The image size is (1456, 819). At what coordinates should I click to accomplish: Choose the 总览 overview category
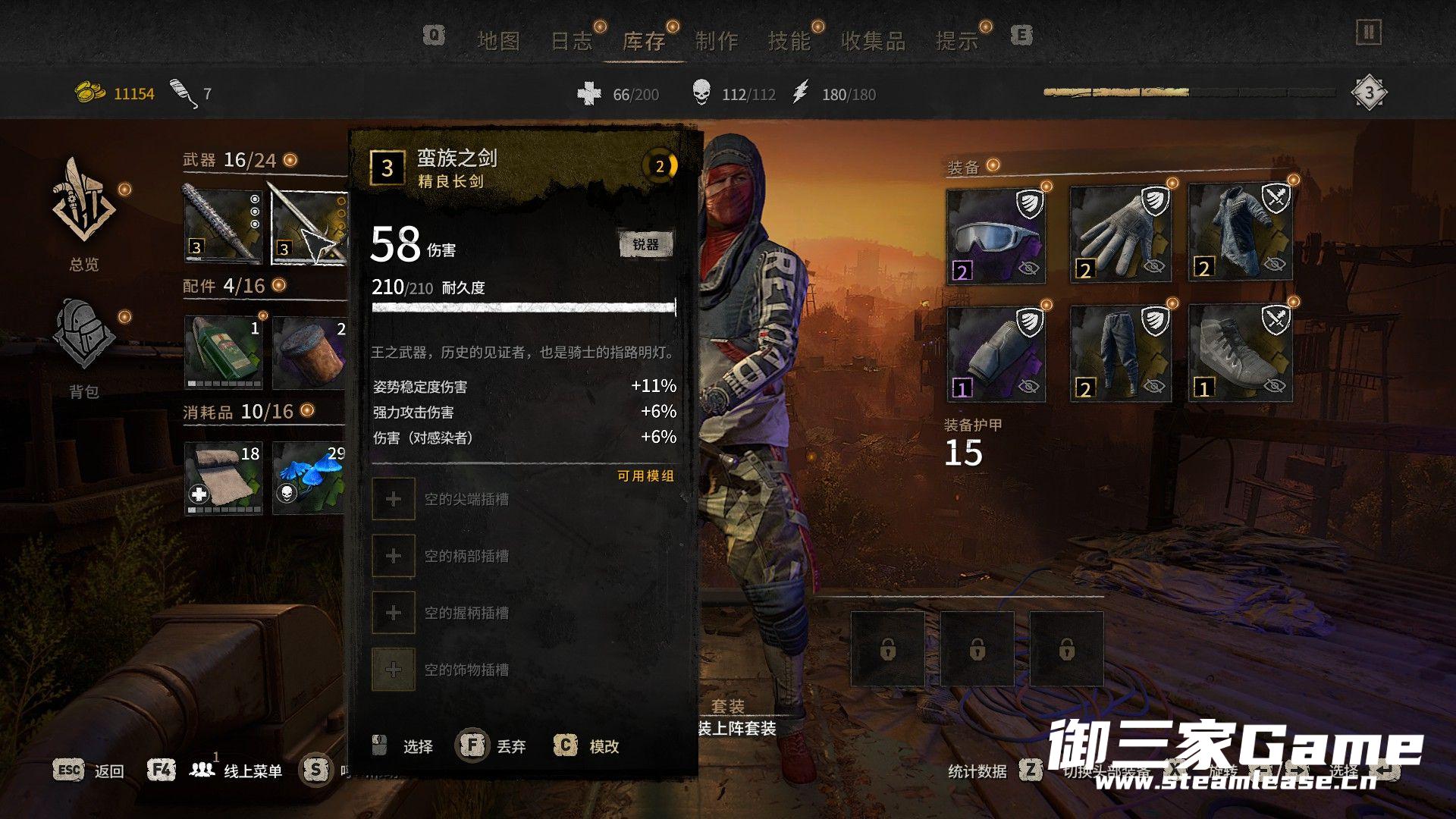pos(83,213)
